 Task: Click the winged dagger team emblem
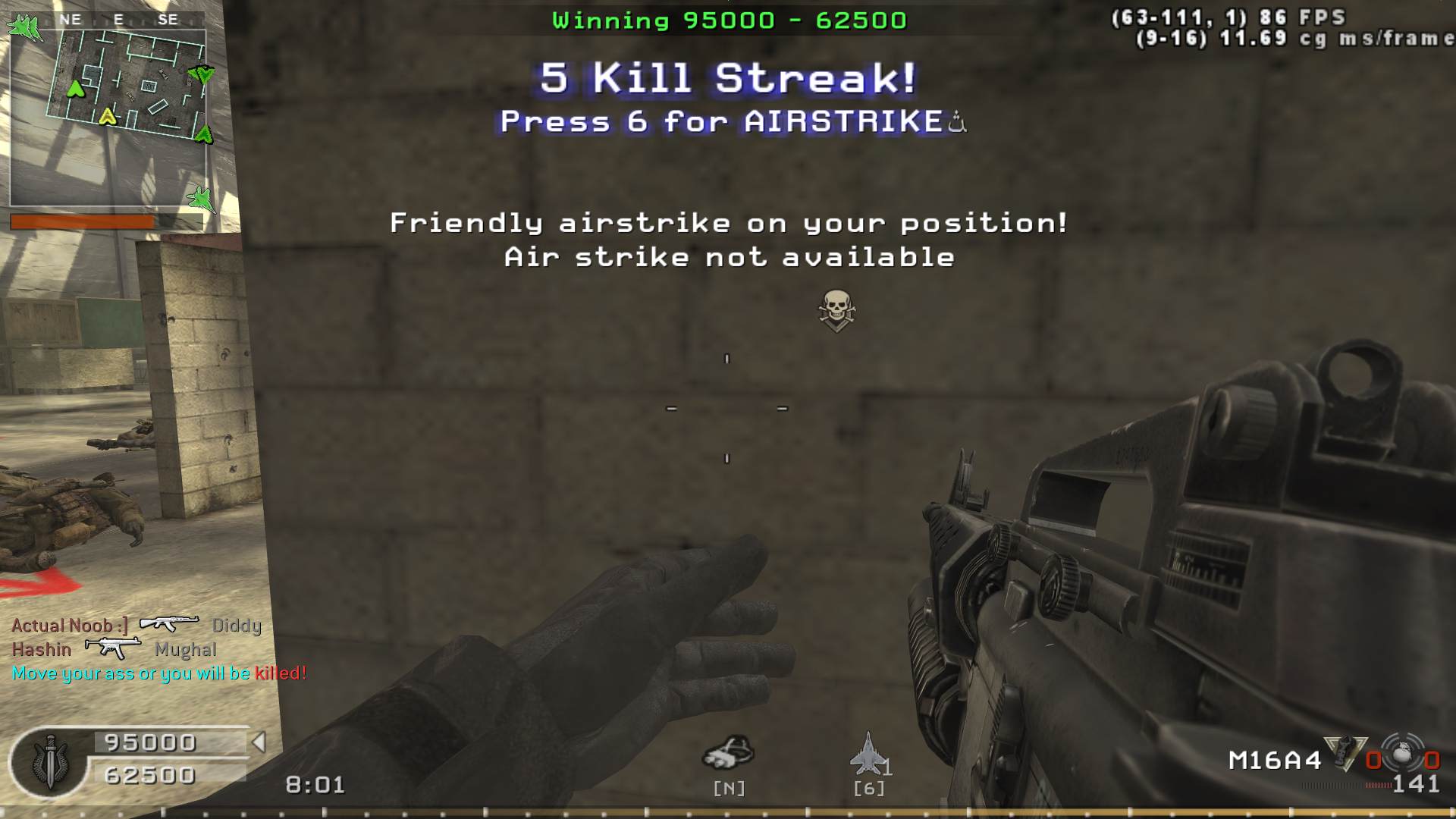(x=50, y=762)
